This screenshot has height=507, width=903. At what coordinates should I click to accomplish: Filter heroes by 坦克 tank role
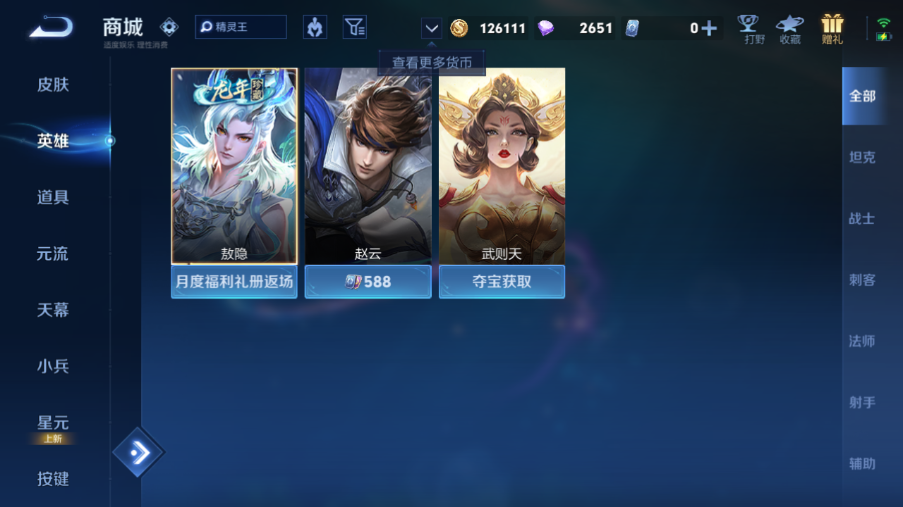862,157
